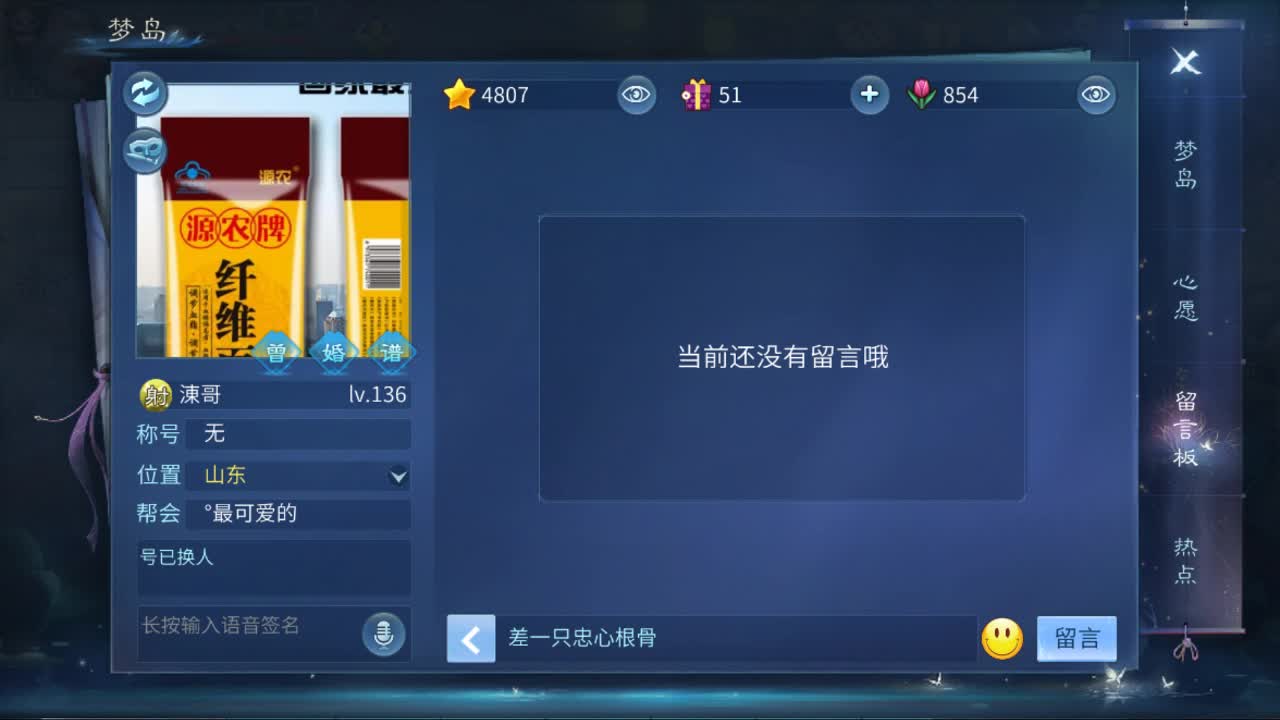Image resolution: width=1280 pixels, height=720 pixels.
Task: Click the back arrow beside the message input
Action: click(470, 639)
